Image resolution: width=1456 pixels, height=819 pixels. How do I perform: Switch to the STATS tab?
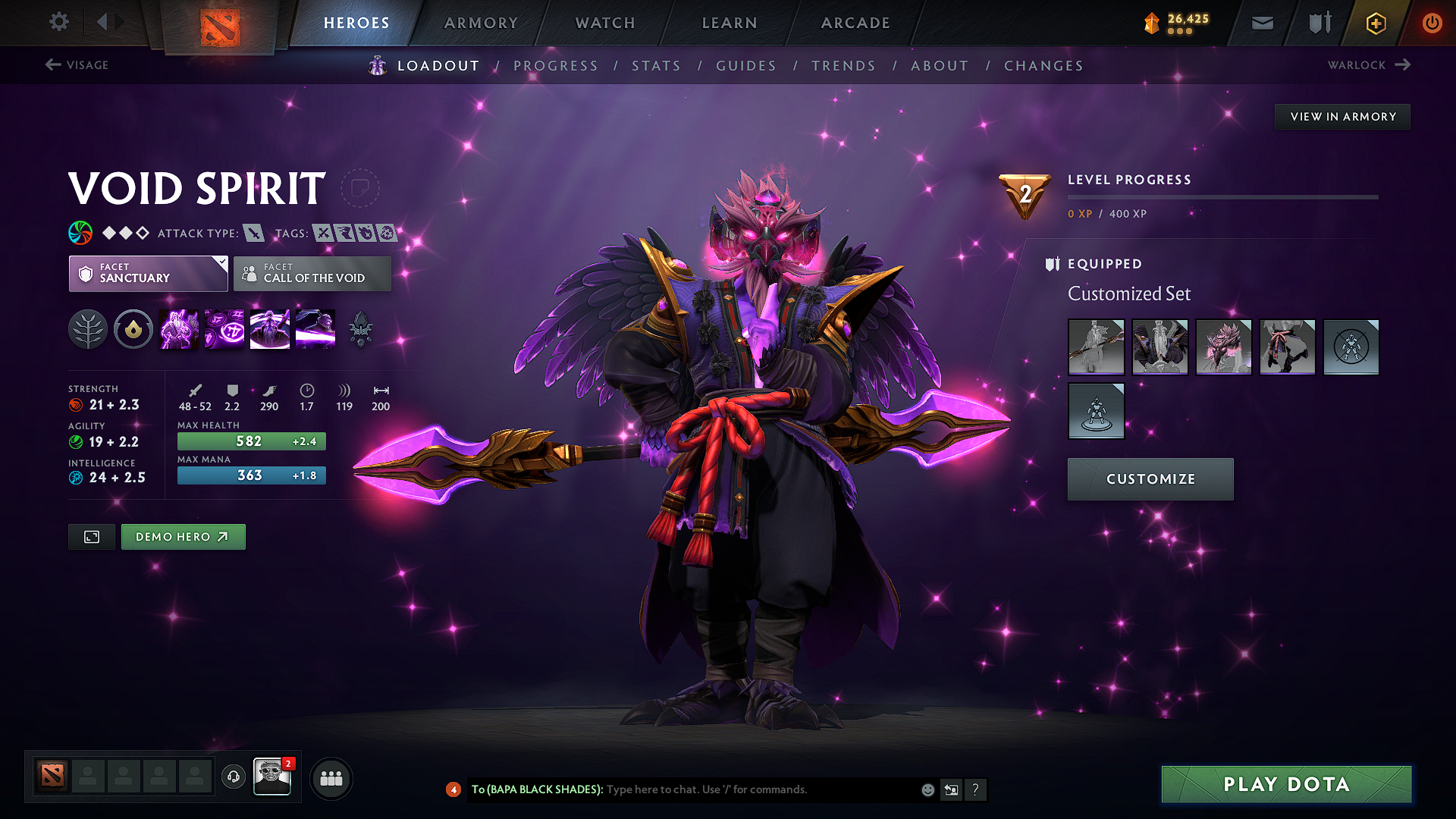coord(656,66)
